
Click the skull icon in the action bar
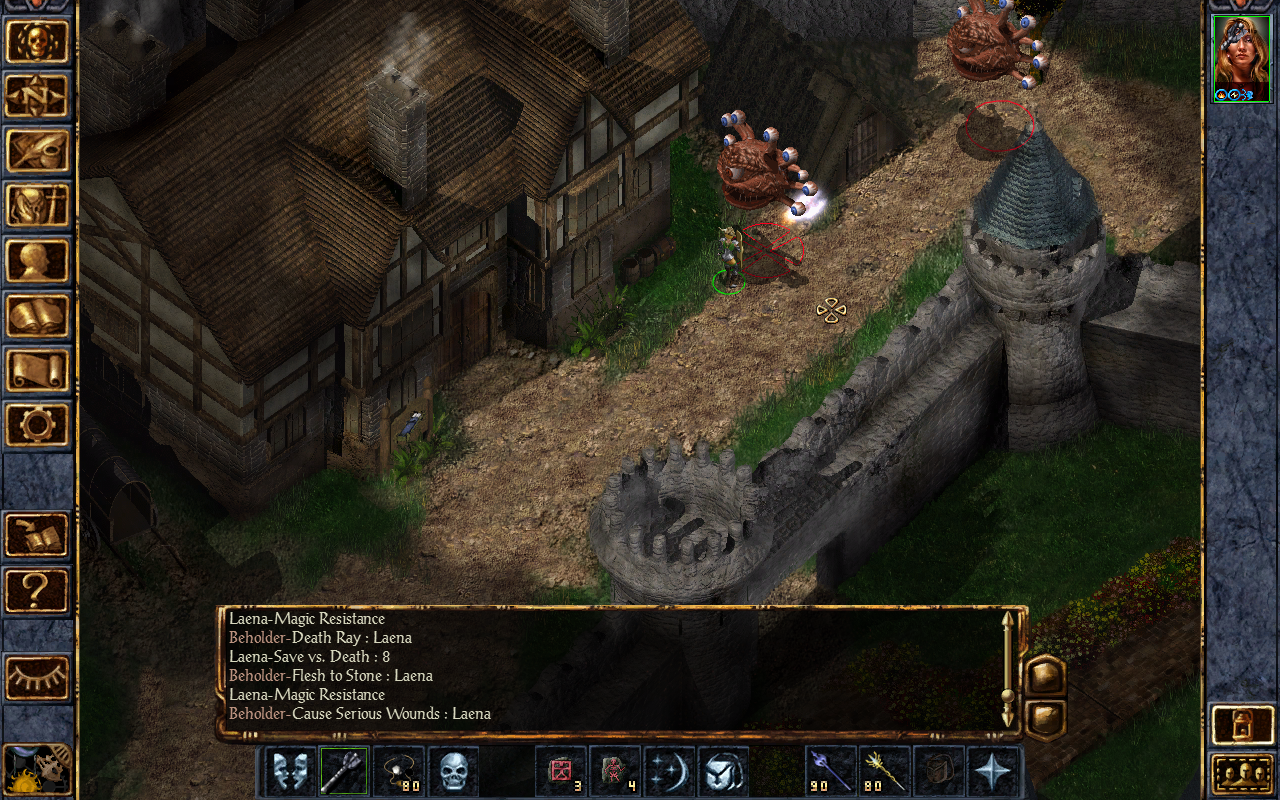coord(453,772)
